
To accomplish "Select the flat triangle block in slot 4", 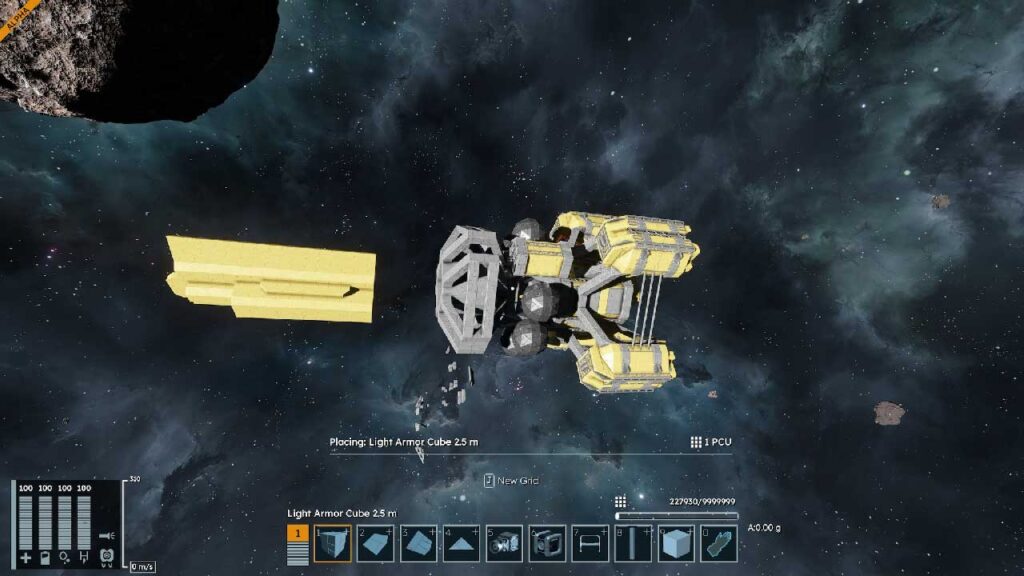I will click(x=461, y=543).
